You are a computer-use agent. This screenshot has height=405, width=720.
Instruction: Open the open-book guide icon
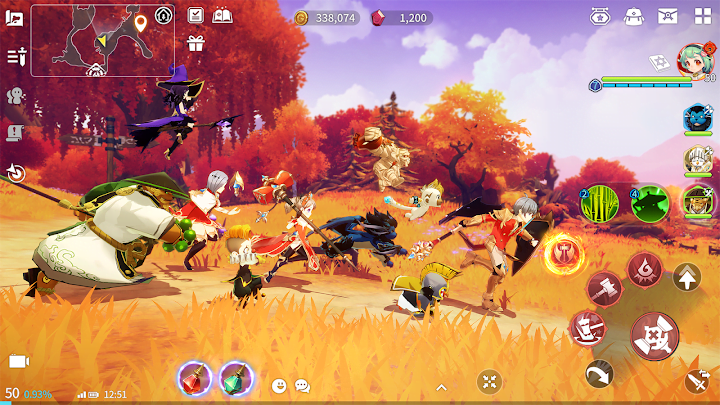(x=223, y=15)
